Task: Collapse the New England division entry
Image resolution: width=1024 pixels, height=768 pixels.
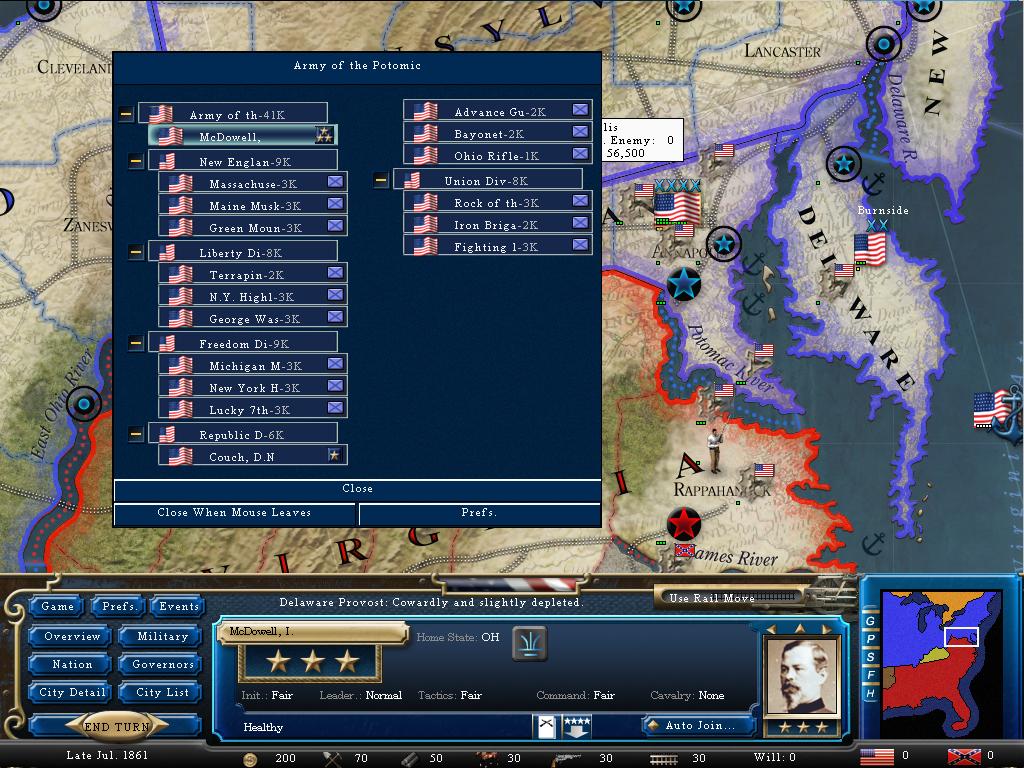Action: tap(136, 161)
